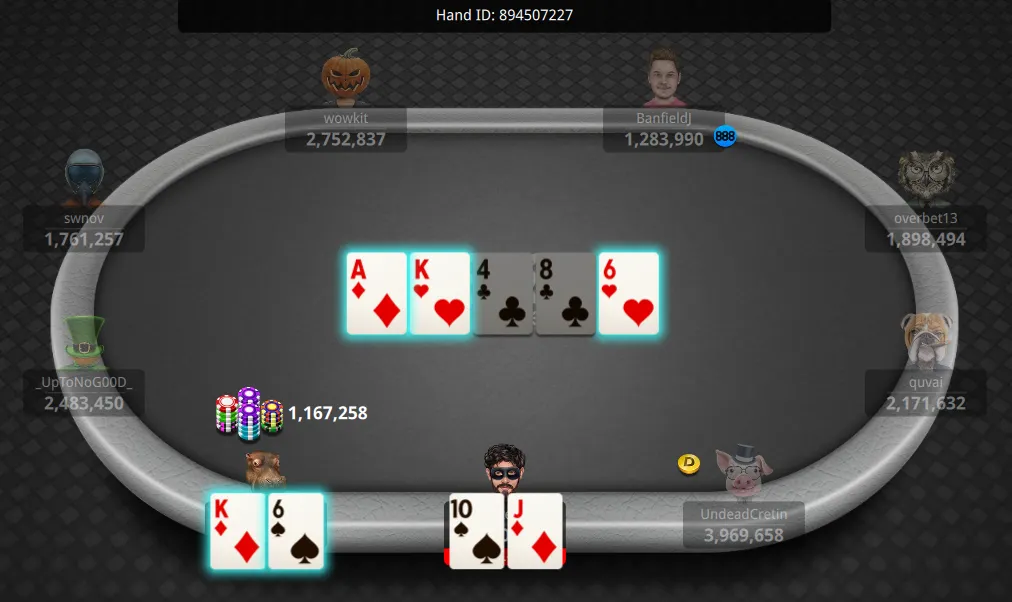This screenshot has width=1012, height=602.
Task: Click the Ace of diamonds board card
Action: click(x=377, y=293)
